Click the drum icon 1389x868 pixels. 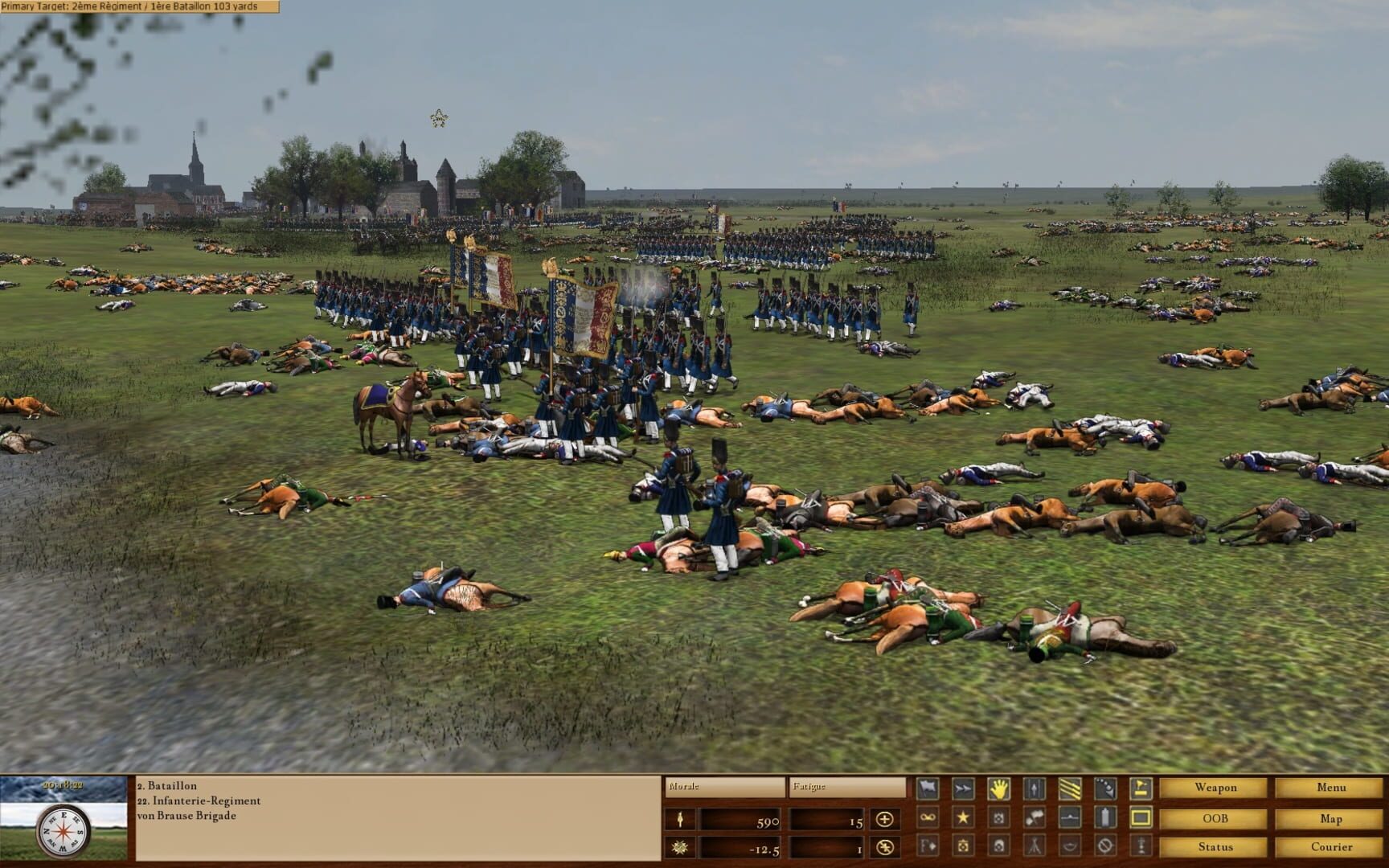962,847
